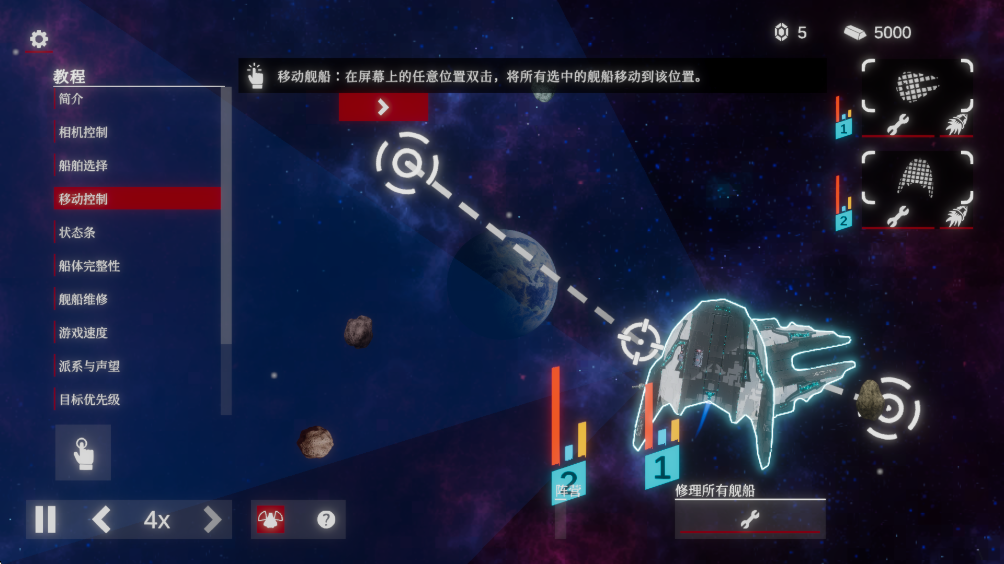Open the 相机控制 tutorial entry
This screenshot has width=1004, height=564.
tap(136, 132)
